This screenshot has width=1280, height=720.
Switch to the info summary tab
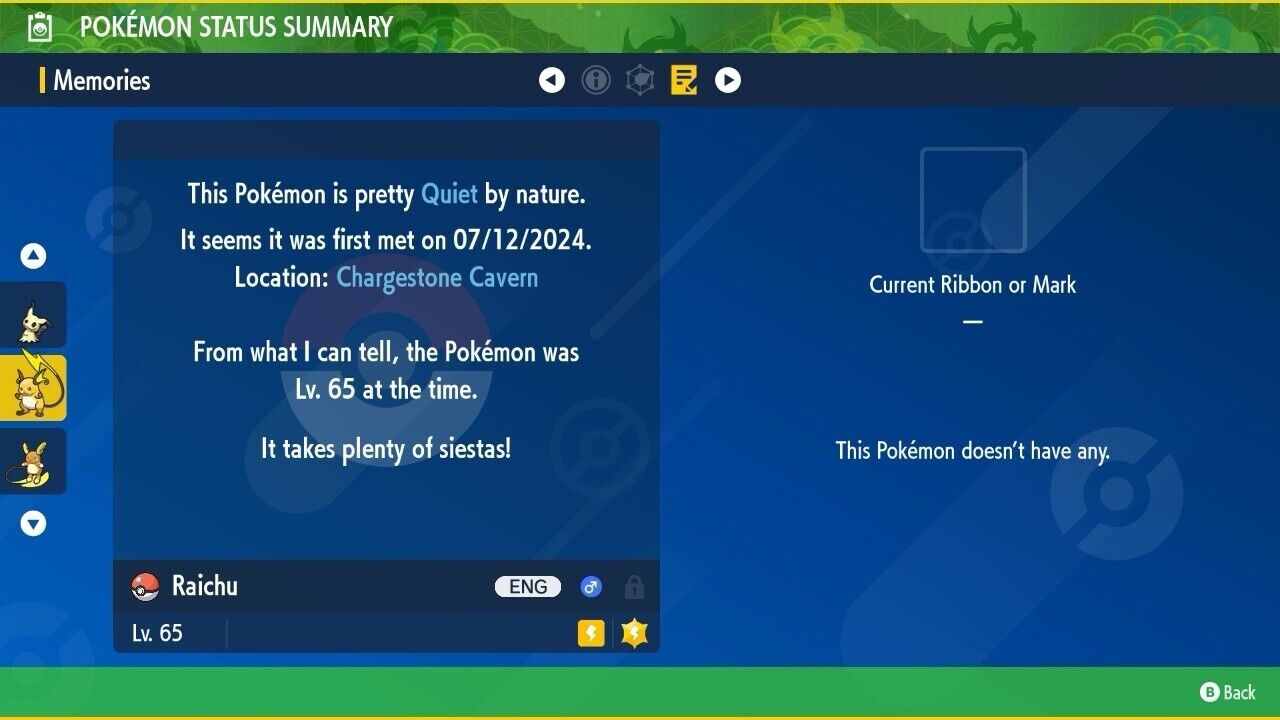(596, 80)
